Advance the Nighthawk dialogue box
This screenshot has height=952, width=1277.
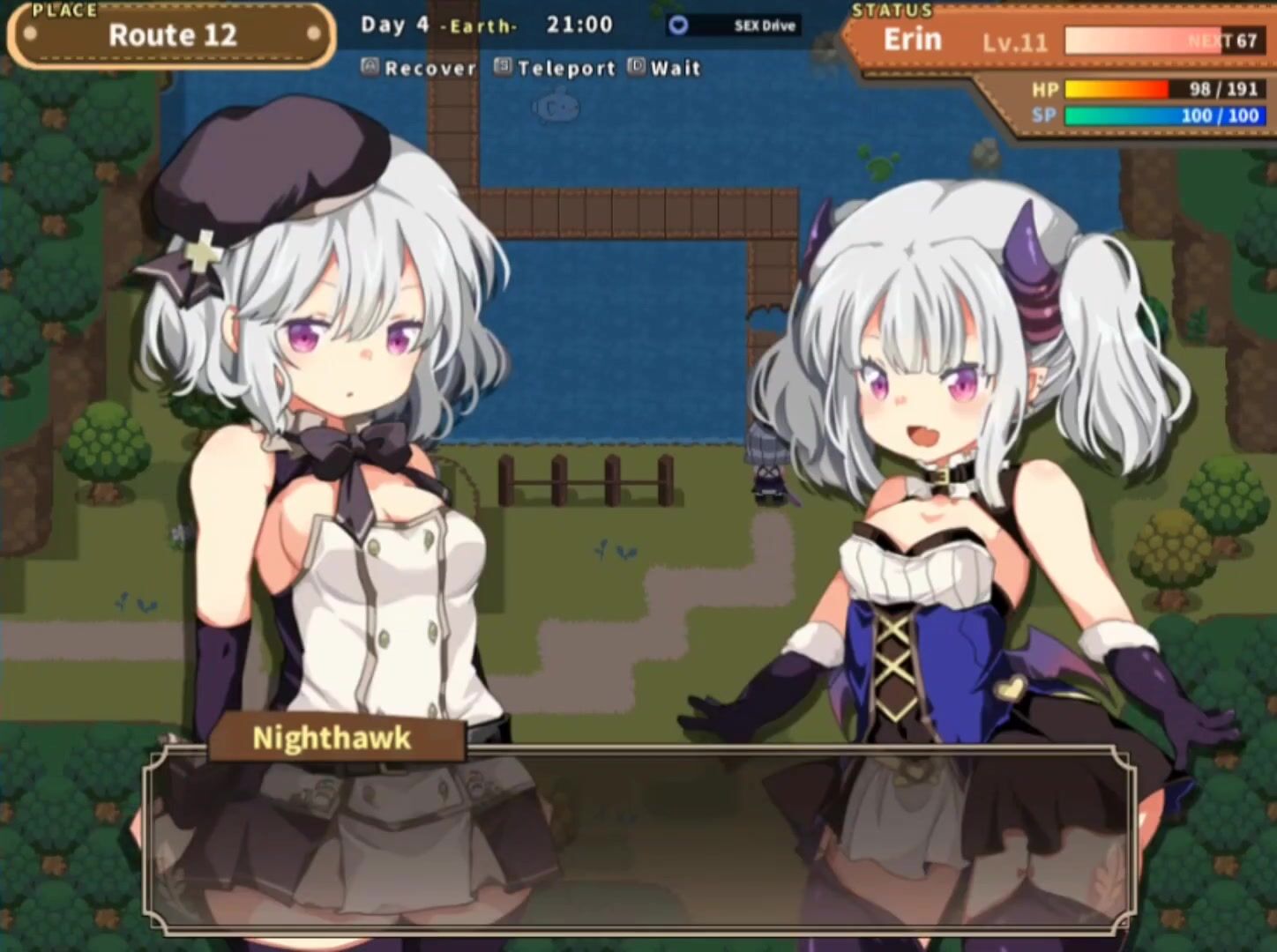[x=638, y=839]
